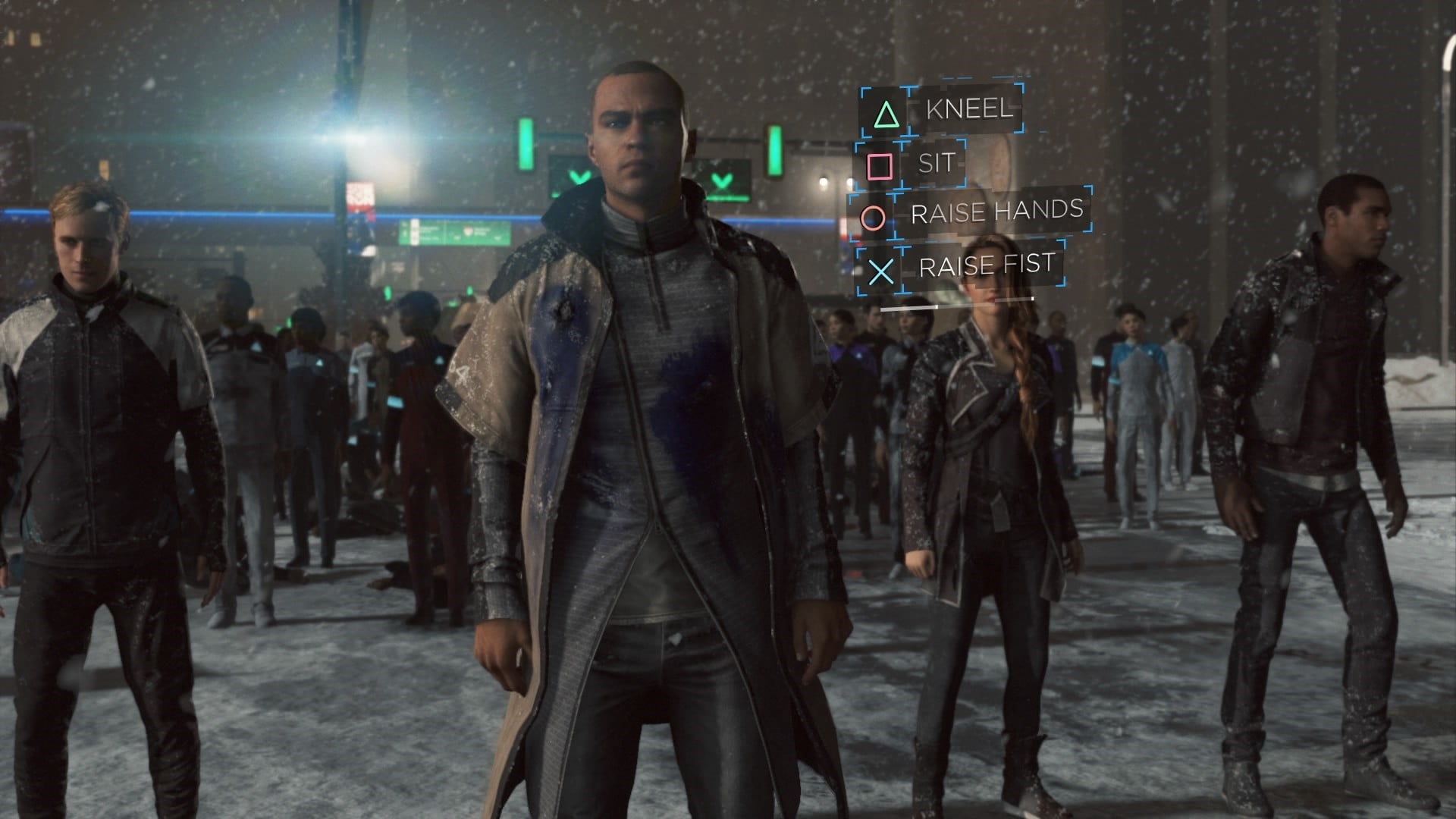Click the green highway sign in background

click(455, 231)
